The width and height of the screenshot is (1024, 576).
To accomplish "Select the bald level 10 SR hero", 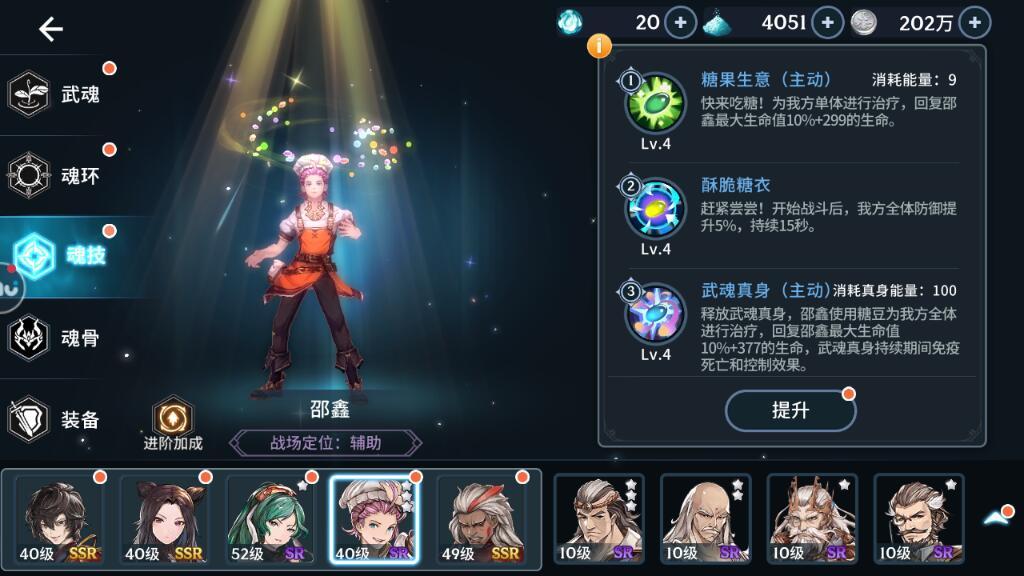I will 704,520.
